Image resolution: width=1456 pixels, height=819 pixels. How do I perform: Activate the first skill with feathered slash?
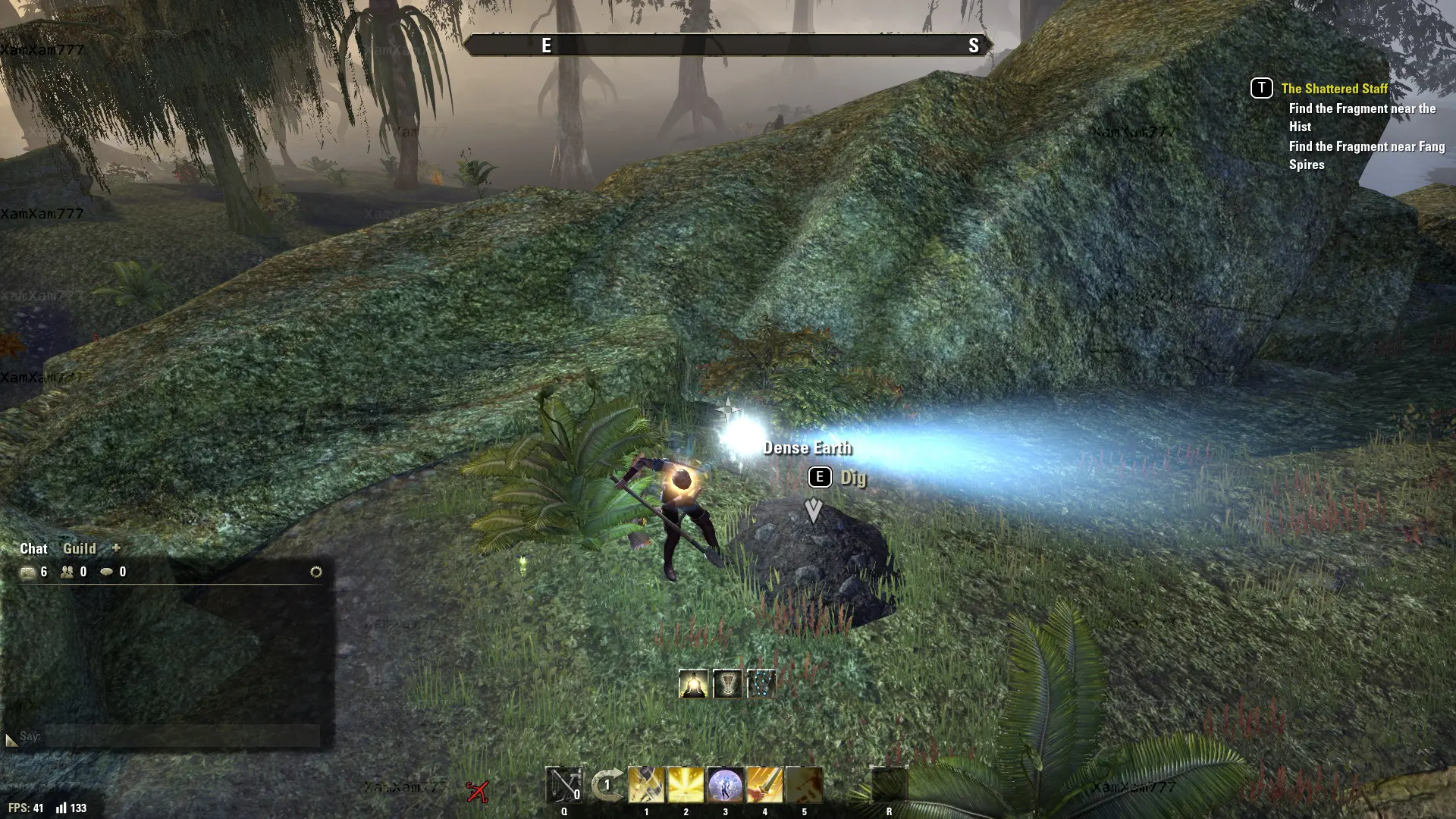[x=646, y=785]
